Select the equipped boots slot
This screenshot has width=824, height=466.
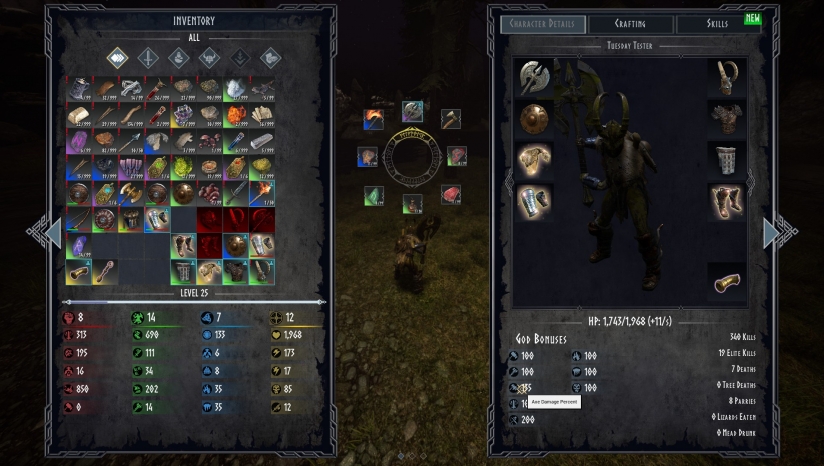coord(728,202)
